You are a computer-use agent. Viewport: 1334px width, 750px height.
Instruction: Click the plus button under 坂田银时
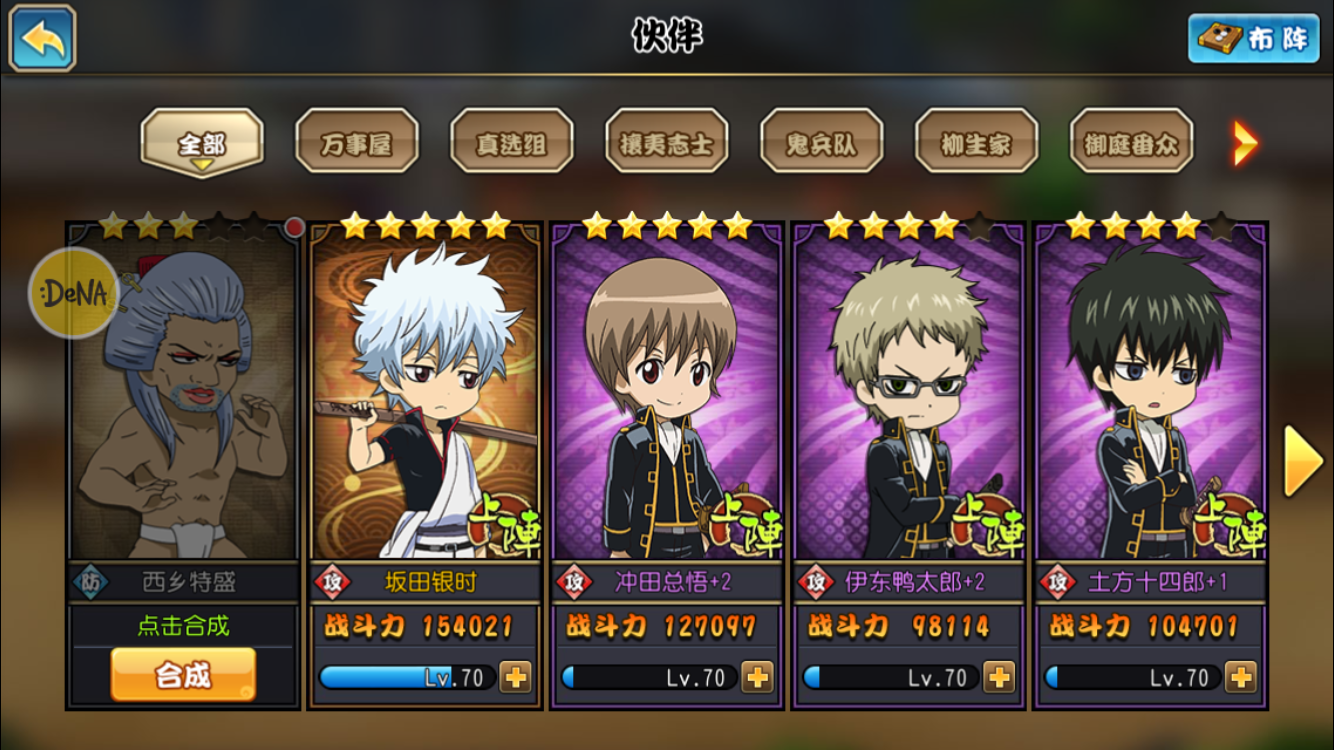(x=516, y=677)
